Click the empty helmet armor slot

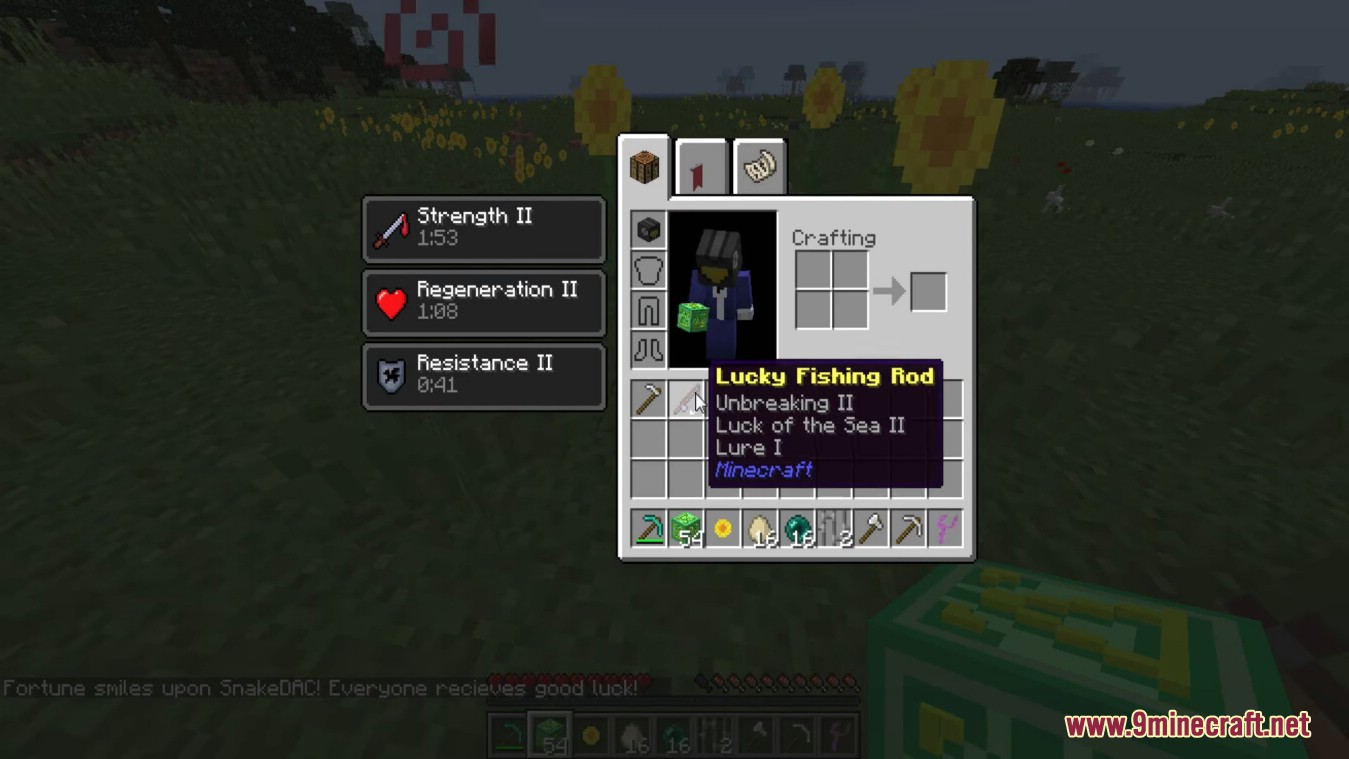pyautogui.click(x=649, y=270)
